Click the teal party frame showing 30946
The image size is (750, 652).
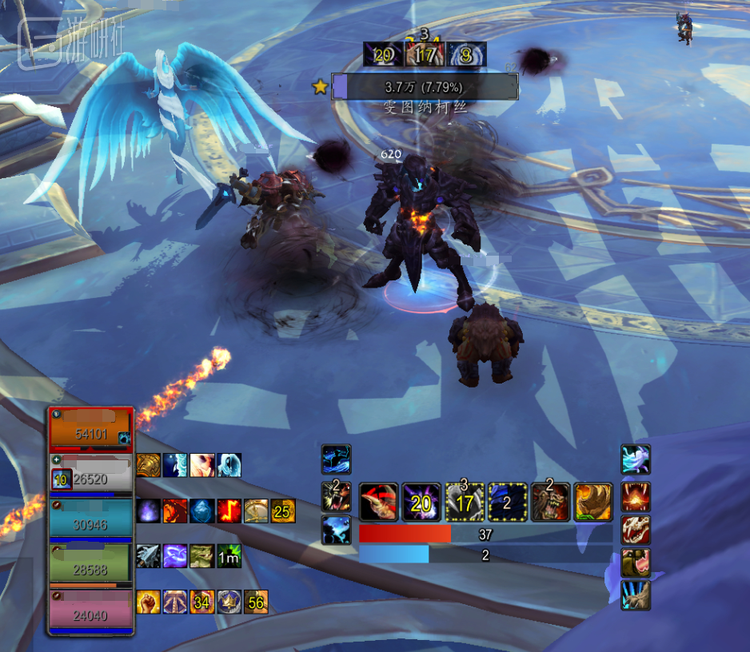(91, 521)
